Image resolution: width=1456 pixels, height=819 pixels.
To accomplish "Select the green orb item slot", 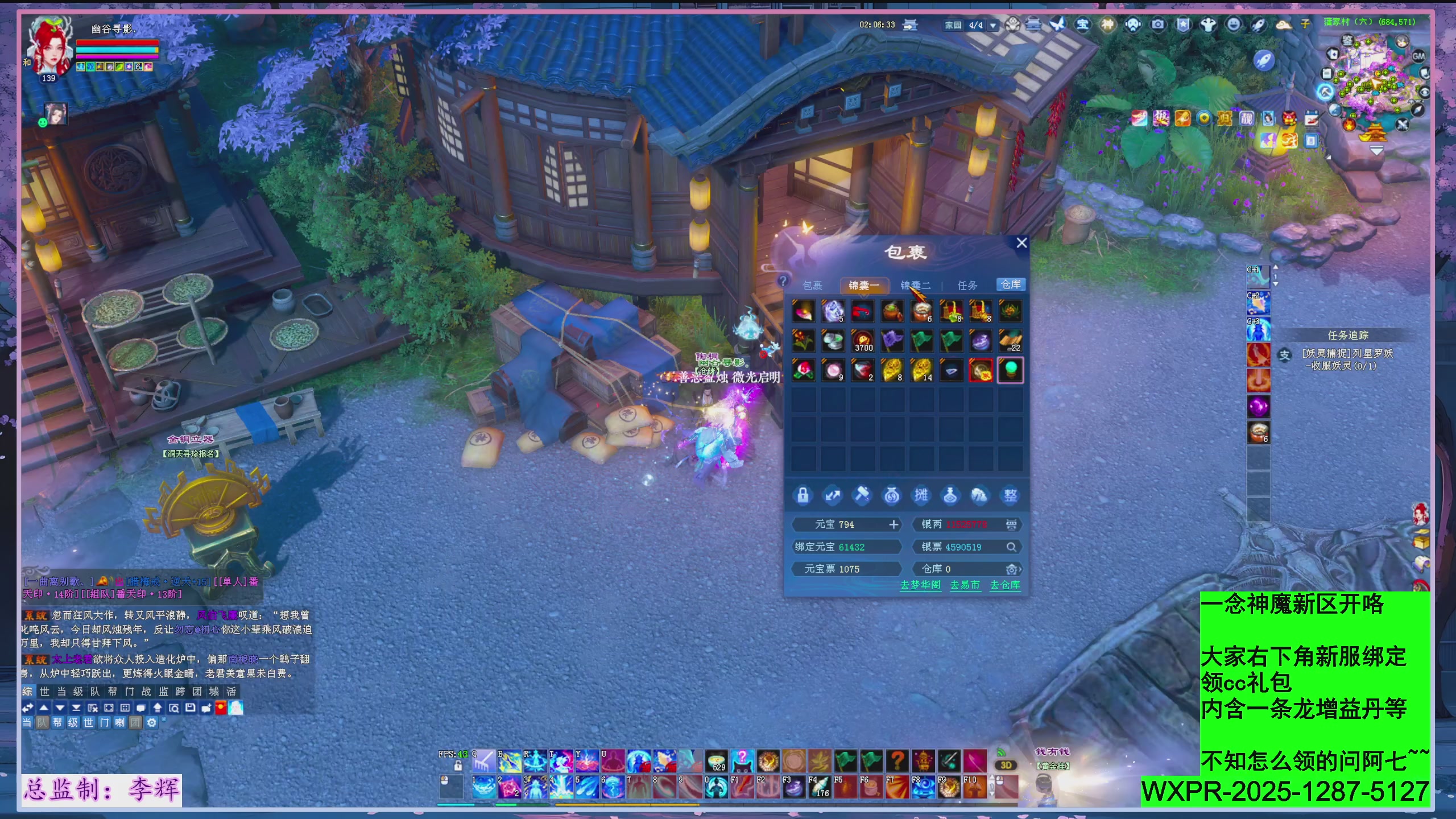I will click(x=1010, y=370).
